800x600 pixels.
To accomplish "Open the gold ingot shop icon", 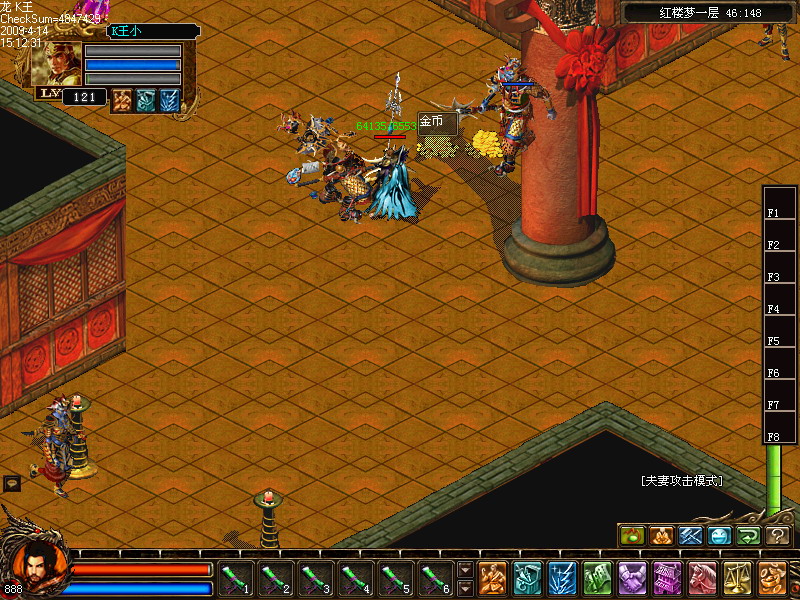I will click(772, 578).
